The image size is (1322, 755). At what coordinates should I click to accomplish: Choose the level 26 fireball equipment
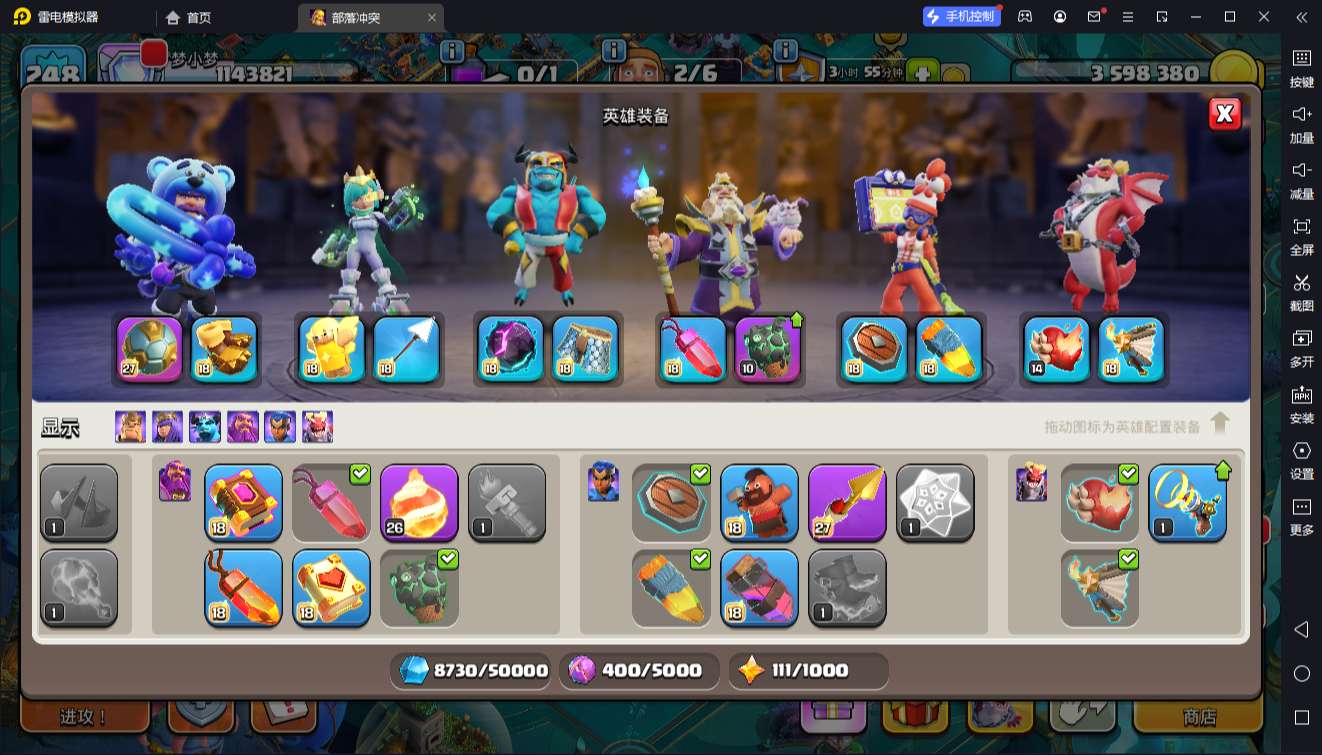pos(419,502)
